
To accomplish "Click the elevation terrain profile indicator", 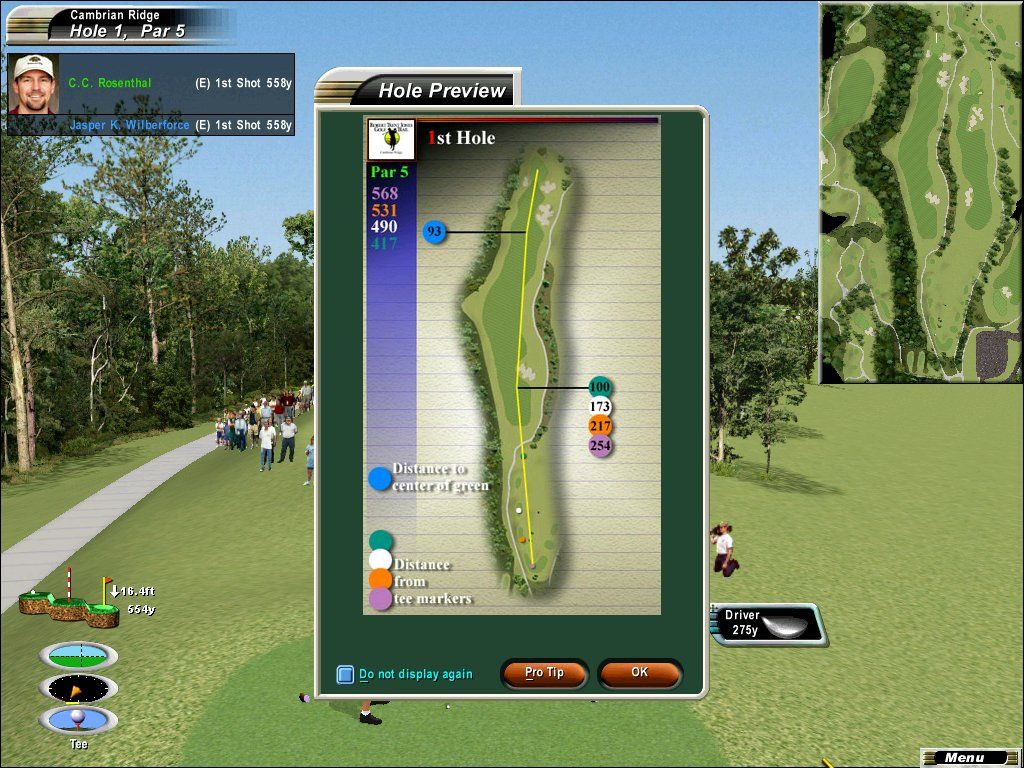I will (68, 600).
